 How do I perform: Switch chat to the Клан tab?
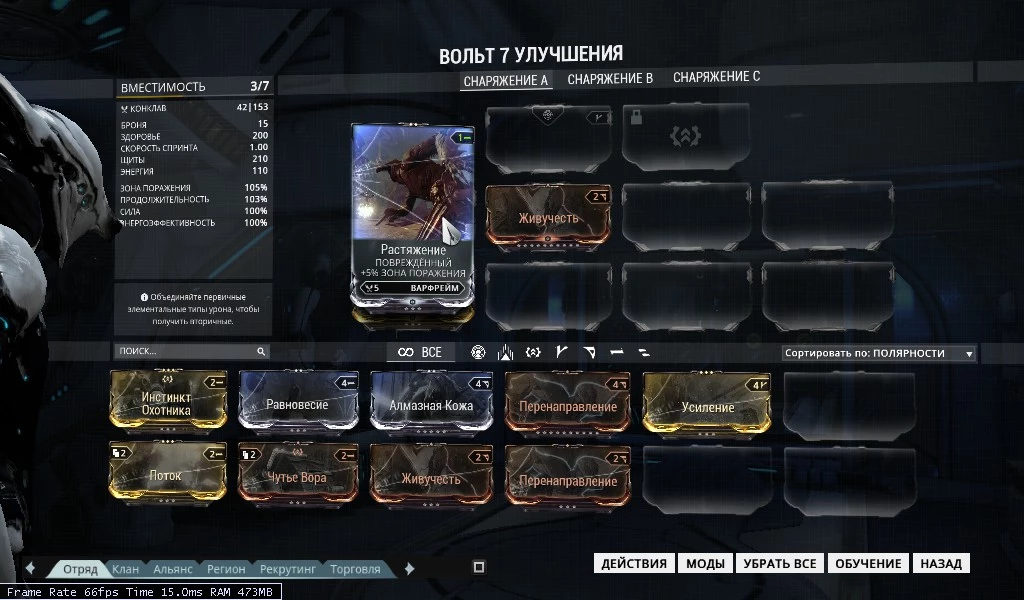[126, 569]
